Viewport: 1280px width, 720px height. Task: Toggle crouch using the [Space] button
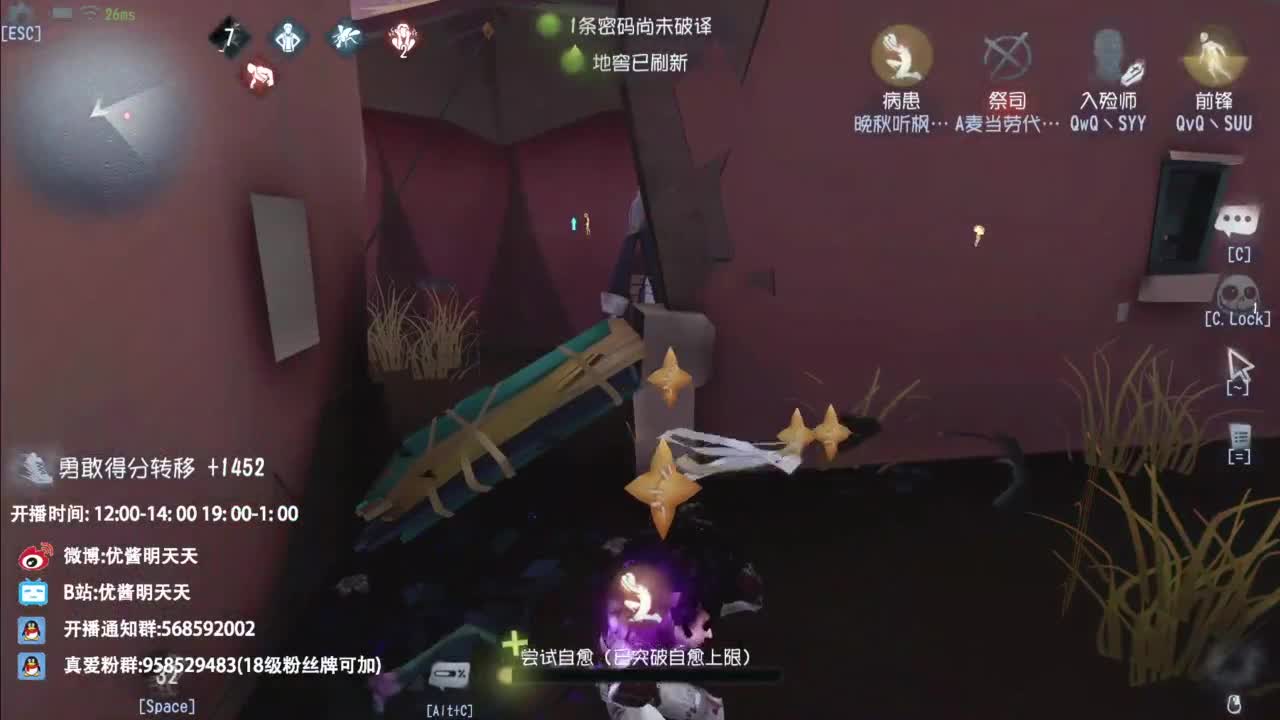tap(165, 695)
